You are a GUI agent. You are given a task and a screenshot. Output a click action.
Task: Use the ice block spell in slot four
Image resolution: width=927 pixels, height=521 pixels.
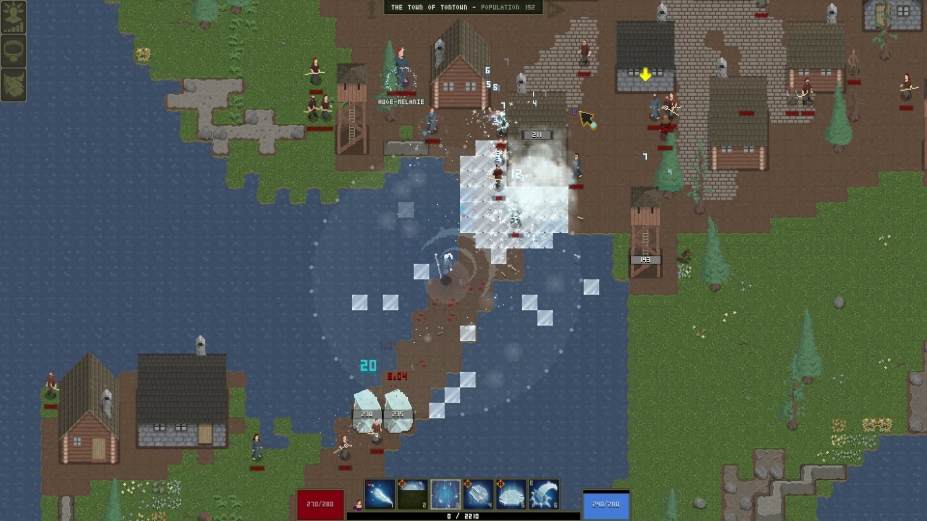pyautogui.click(x=479, y=494)
